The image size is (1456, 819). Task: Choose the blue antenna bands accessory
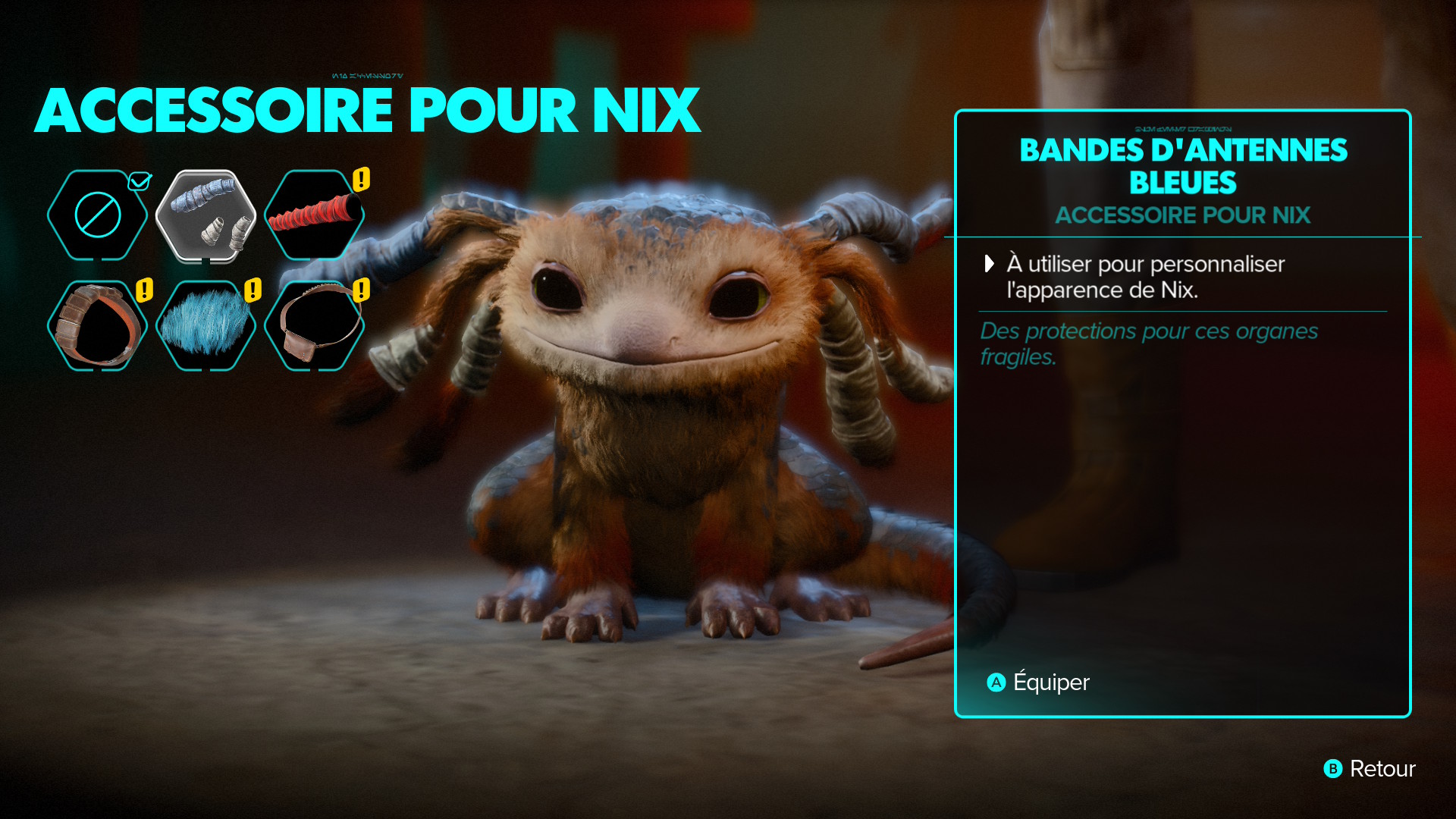206,216
